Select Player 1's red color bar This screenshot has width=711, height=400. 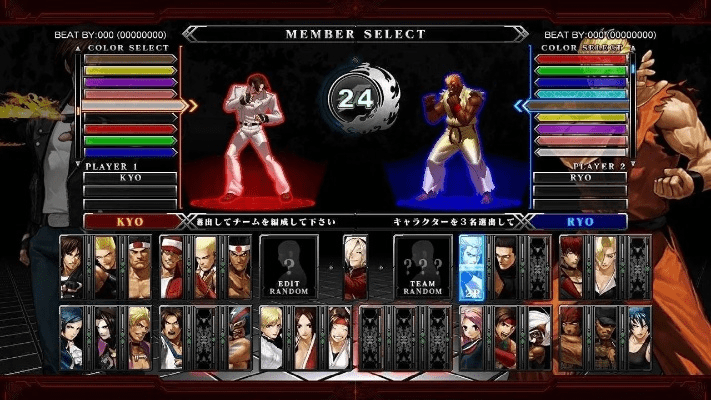click(130, 129)
